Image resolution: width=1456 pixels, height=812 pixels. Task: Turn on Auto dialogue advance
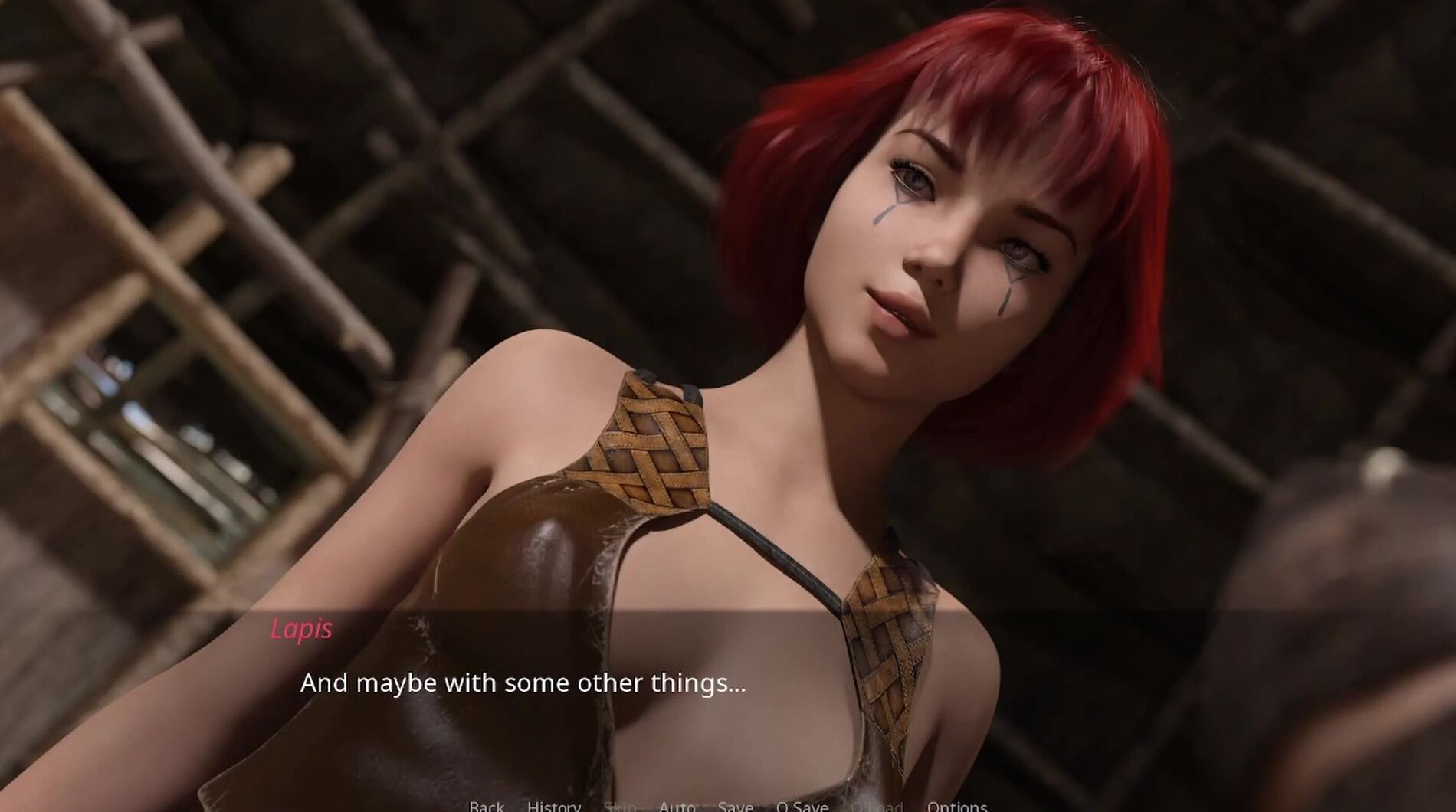pos(677,806)
